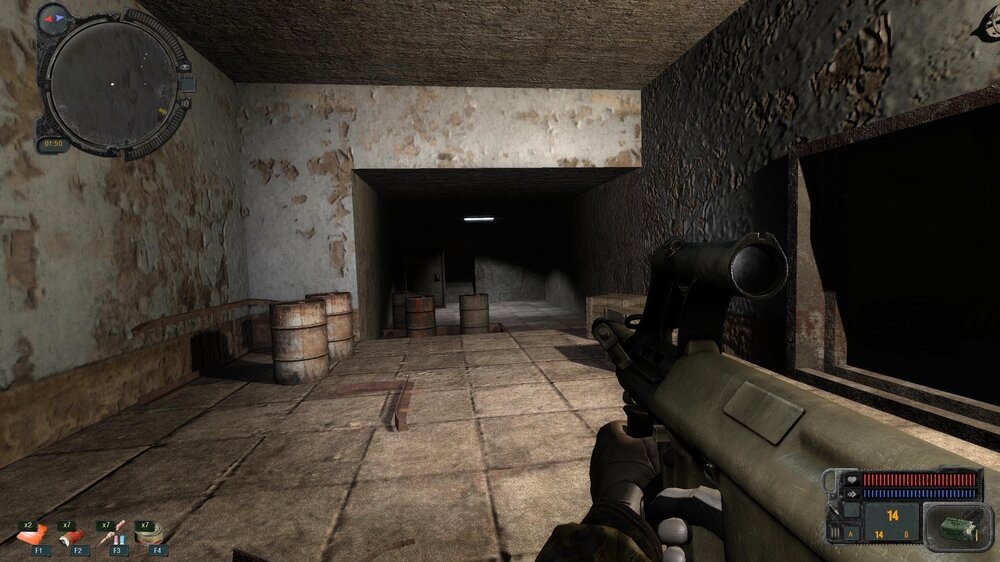The width and height of the screenshot is (1000, 562).
Task: Choose the bandage roll quick slot
Action: click(150, 535)
